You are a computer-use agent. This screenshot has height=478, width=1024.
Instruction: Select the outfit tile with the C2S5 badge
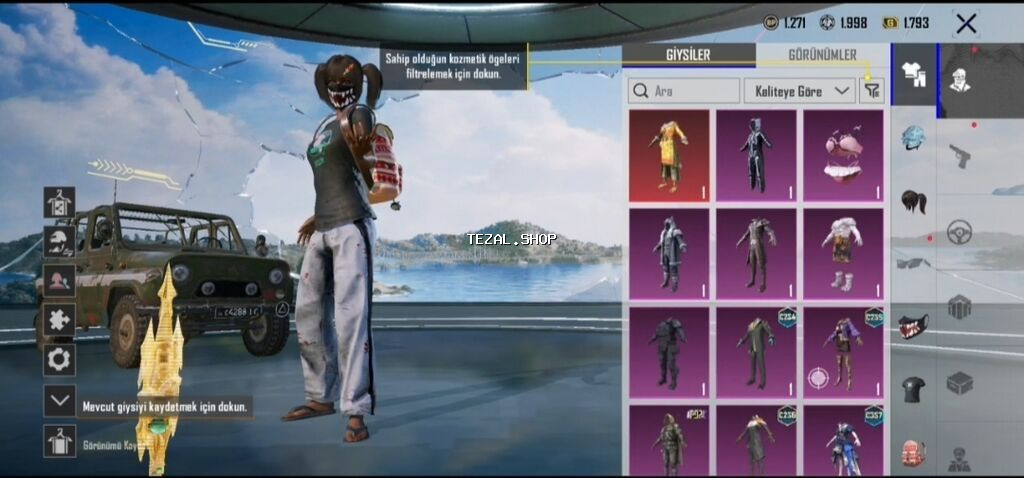[x=843, y=350]
